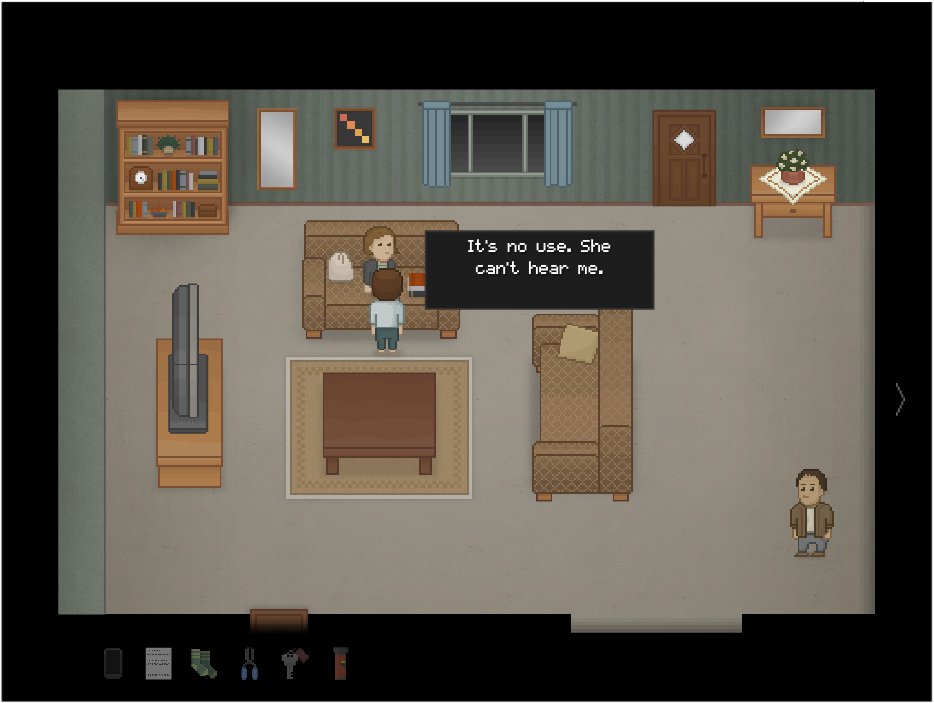Select the orange pill bottle item
Screen dimensions: 934x703
tap(340, 663)
